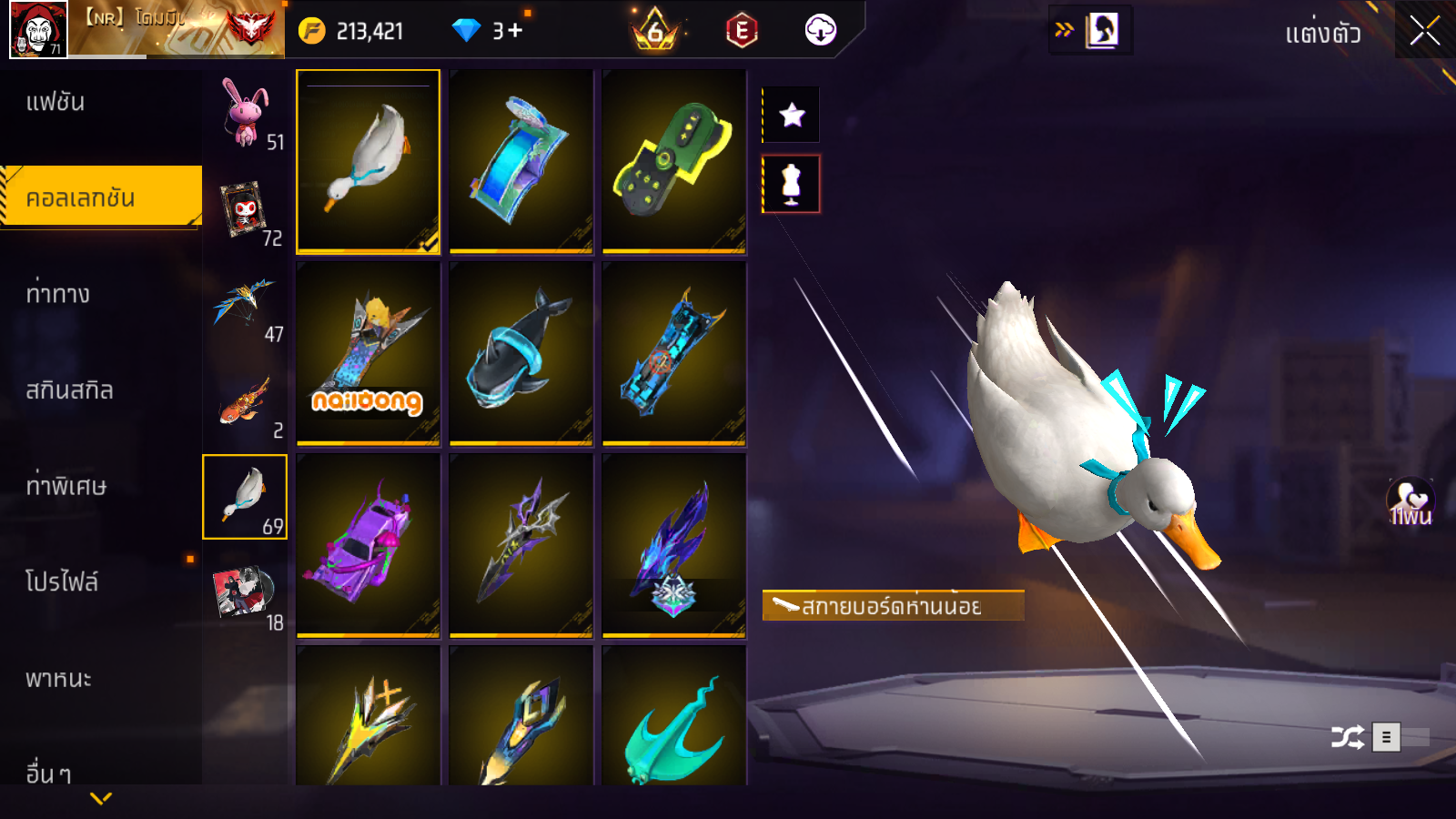Open the koi fish subcategory
1456x819 pixels.
[x=246, y=402]
